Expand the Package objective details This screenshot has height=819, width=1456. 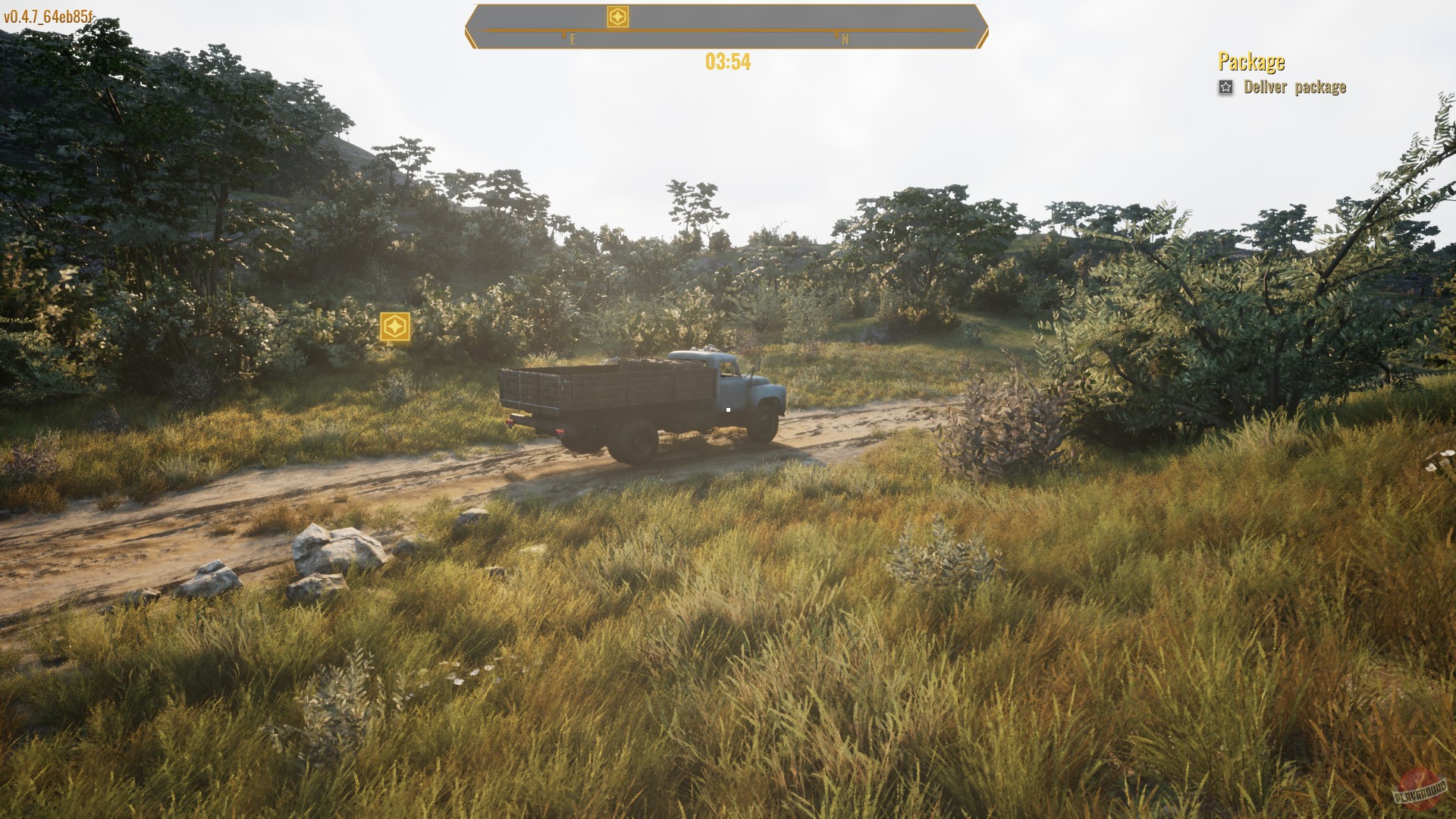(x=1251, y=61)
